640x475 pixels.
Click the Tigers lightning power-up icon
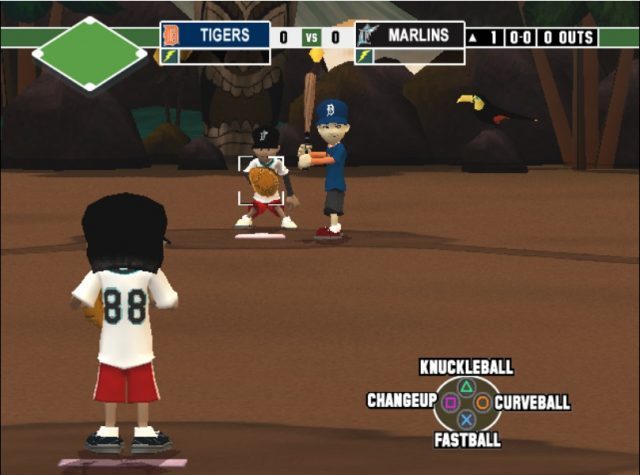click(169, 57)
